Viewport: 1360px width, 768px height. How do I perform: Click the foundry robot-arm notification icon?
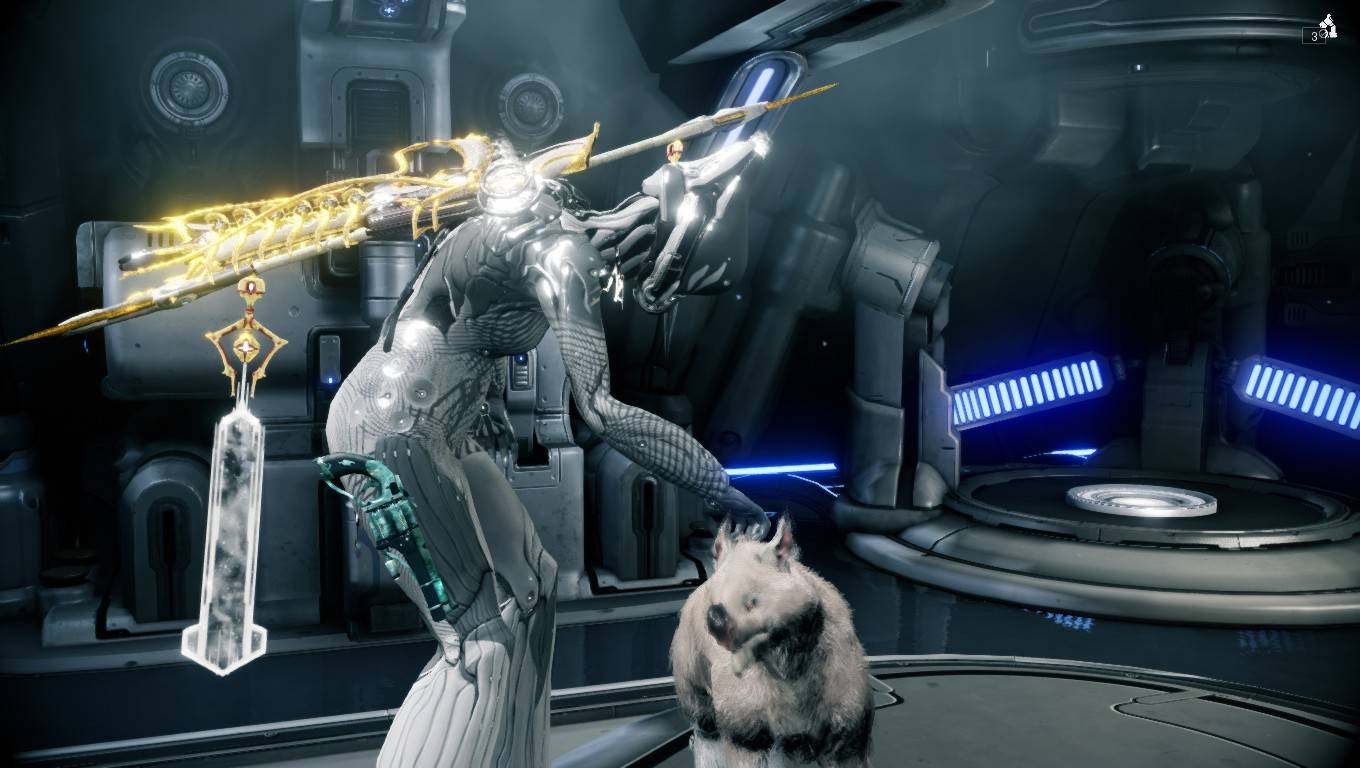click(1326, 25)
